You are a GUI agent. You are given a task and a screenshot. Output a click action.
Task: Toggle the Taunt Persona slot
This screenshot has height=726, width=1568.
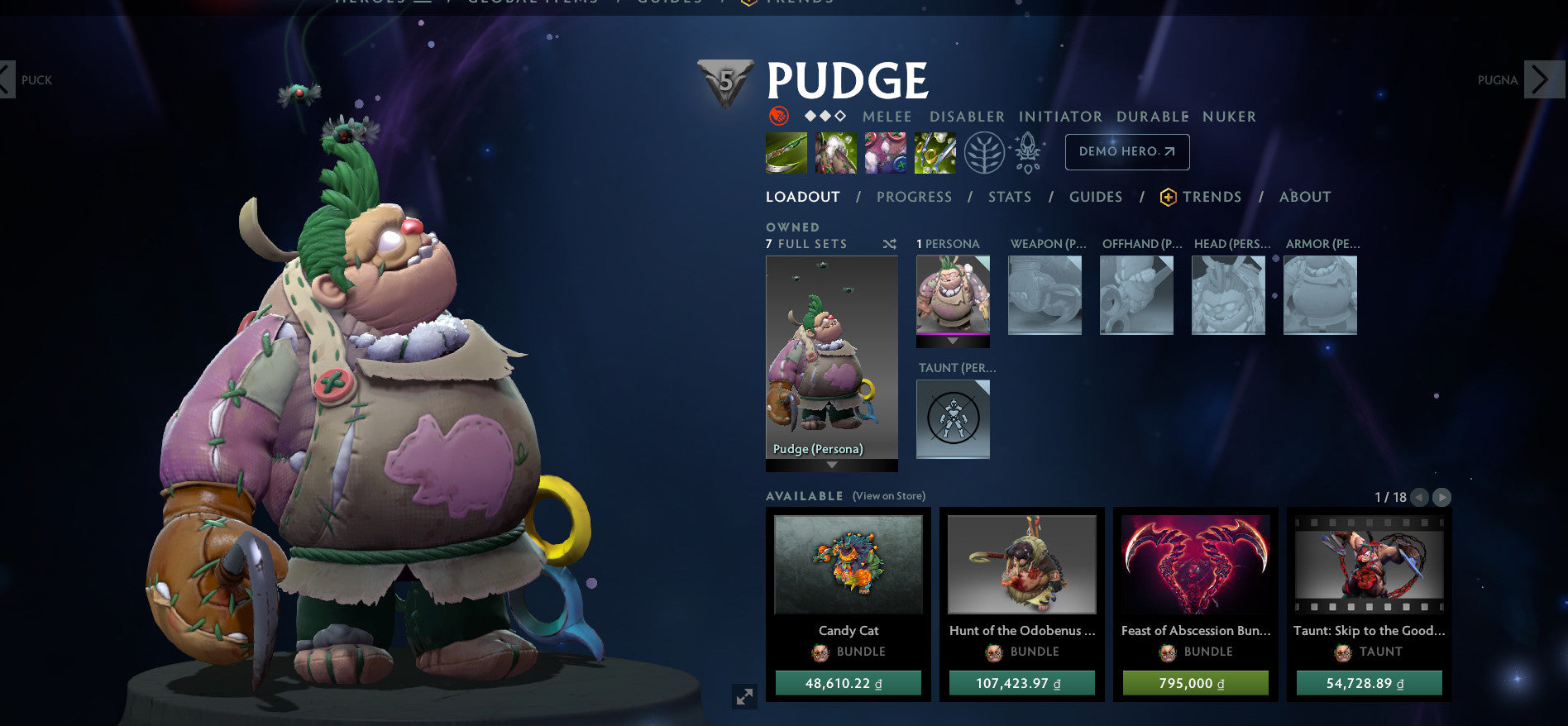pos(953,419)
